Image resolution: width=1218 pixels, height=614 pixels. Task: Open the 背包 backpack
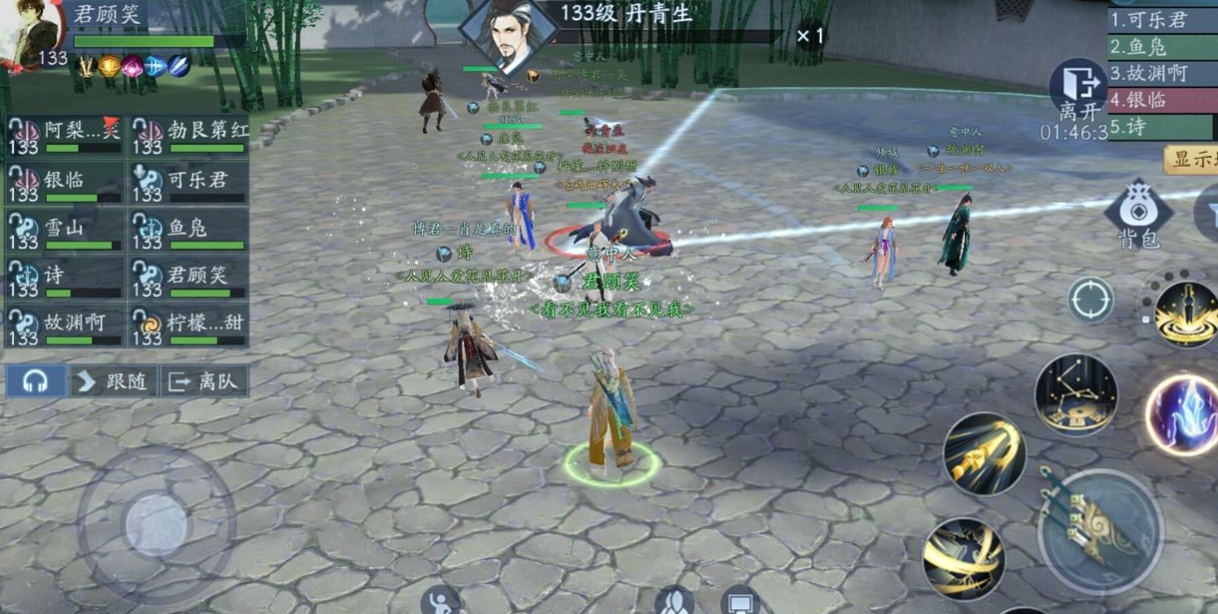(x=1137, y=215)
